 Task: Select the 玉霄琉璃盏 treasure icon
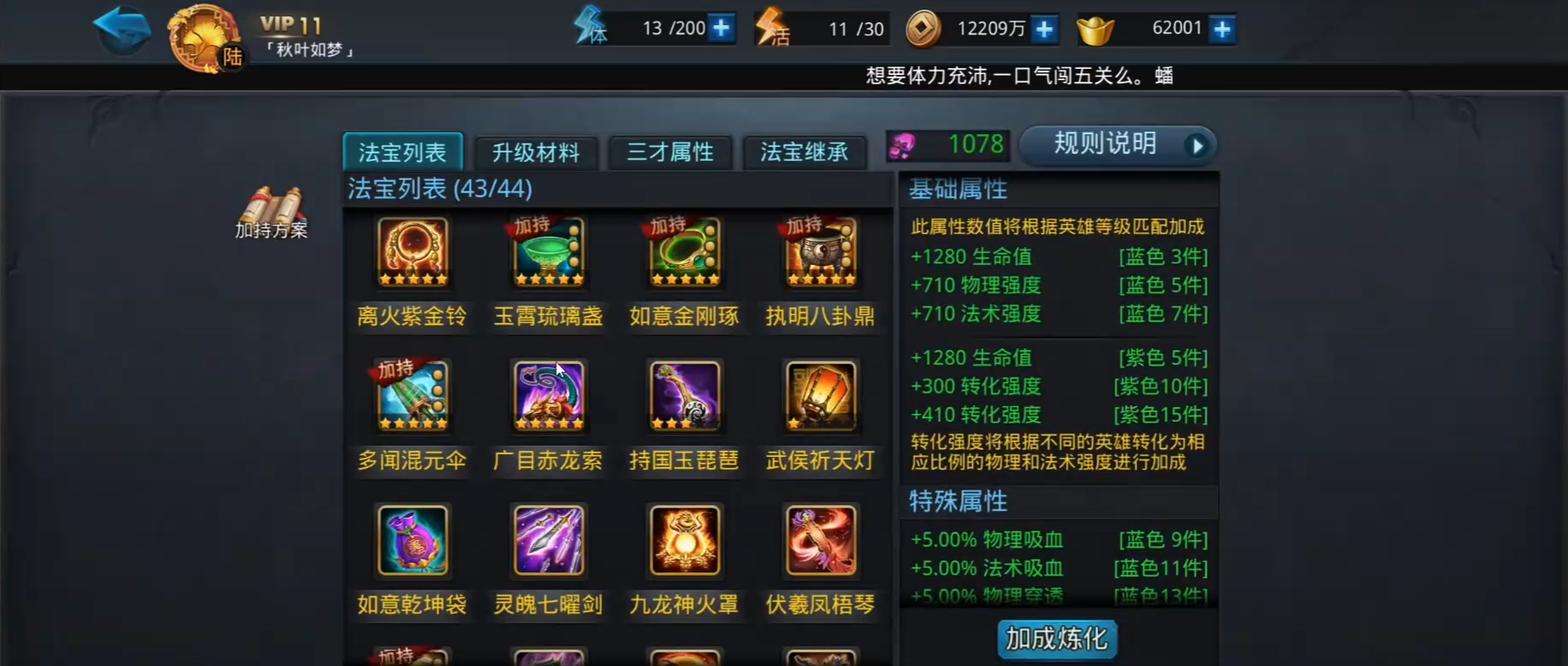point(548,251)
